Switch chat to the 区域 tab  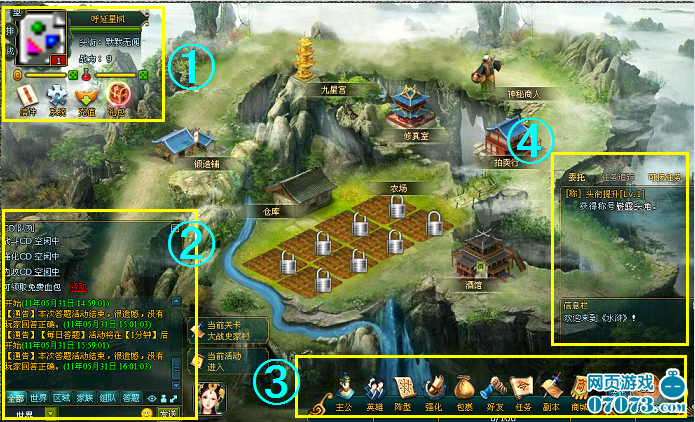tap(62, 397)
